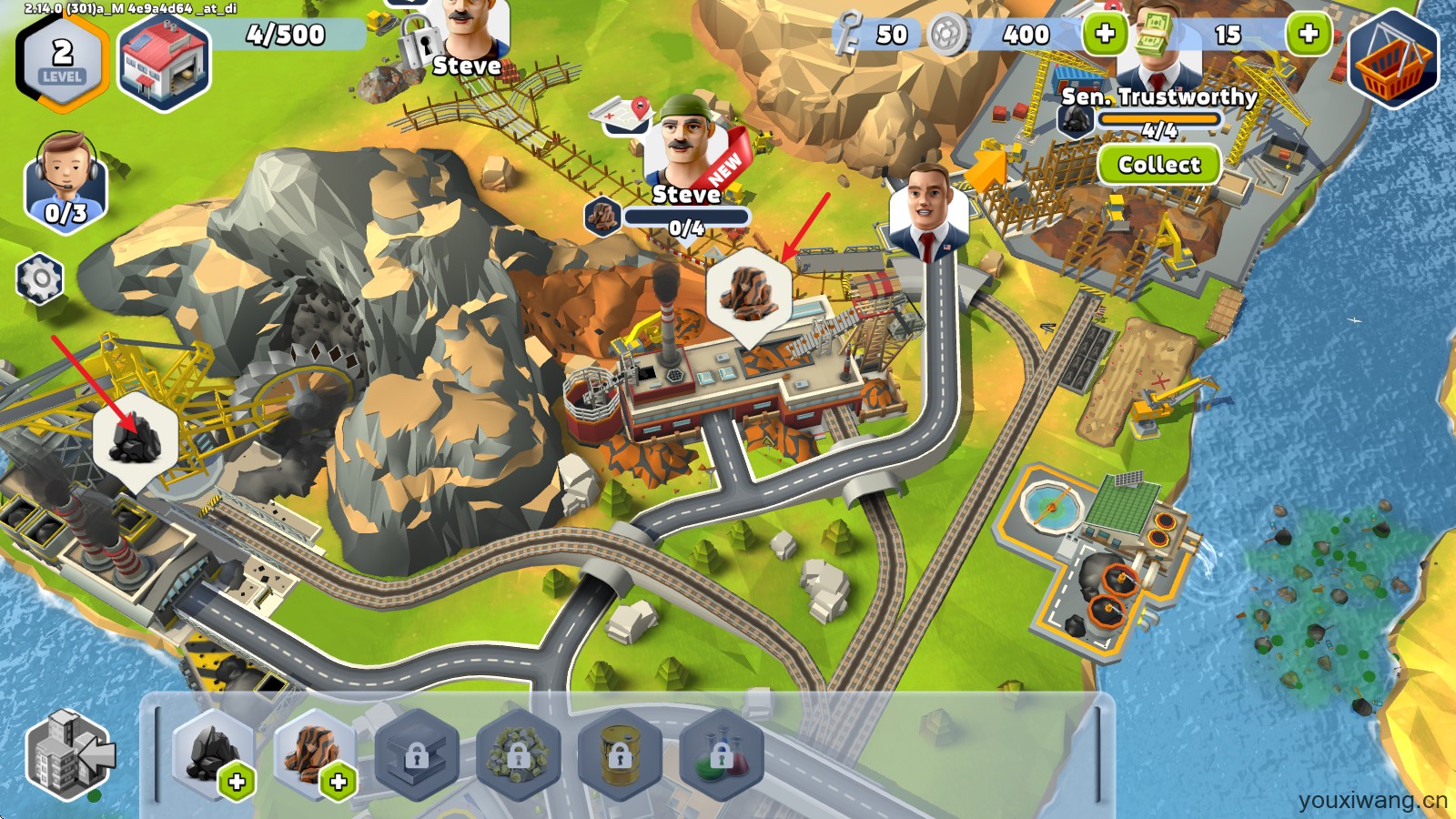
Task: Select the locked Steve portrait
Action: pyautogui.click(x=469, y=36)
